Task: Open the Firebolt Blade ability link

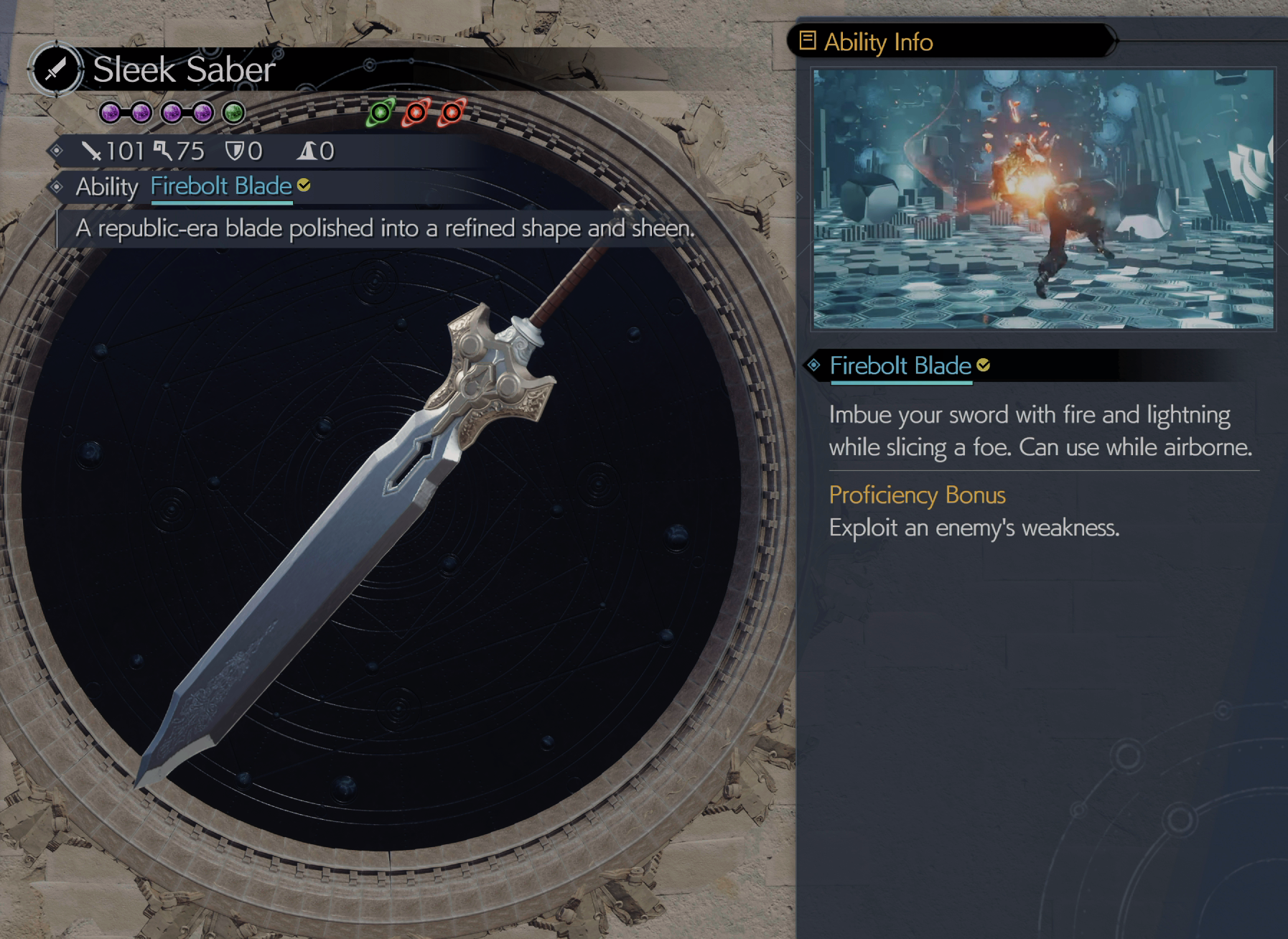Action: coord(220,186)
